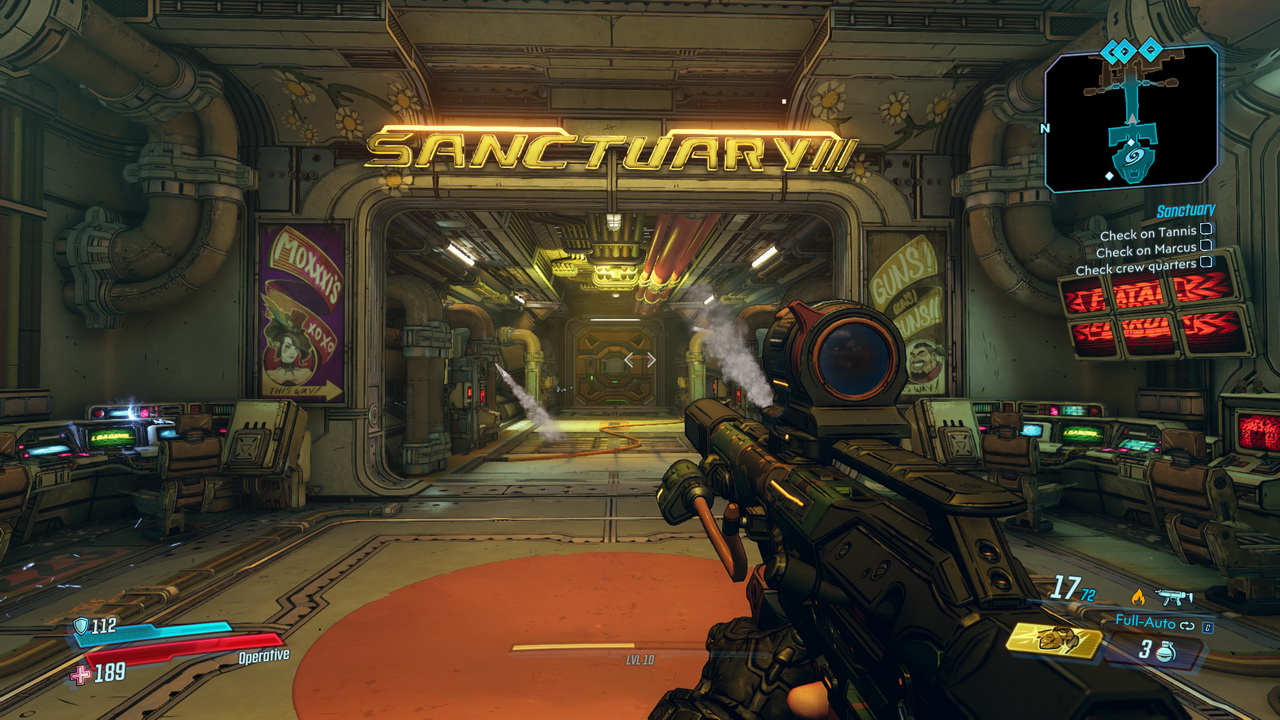The width and height of the screenshot is (1280, 720).
Task: Activate the yellow action skill icon
Action: pyautogui.click(x=1054, y=639)
